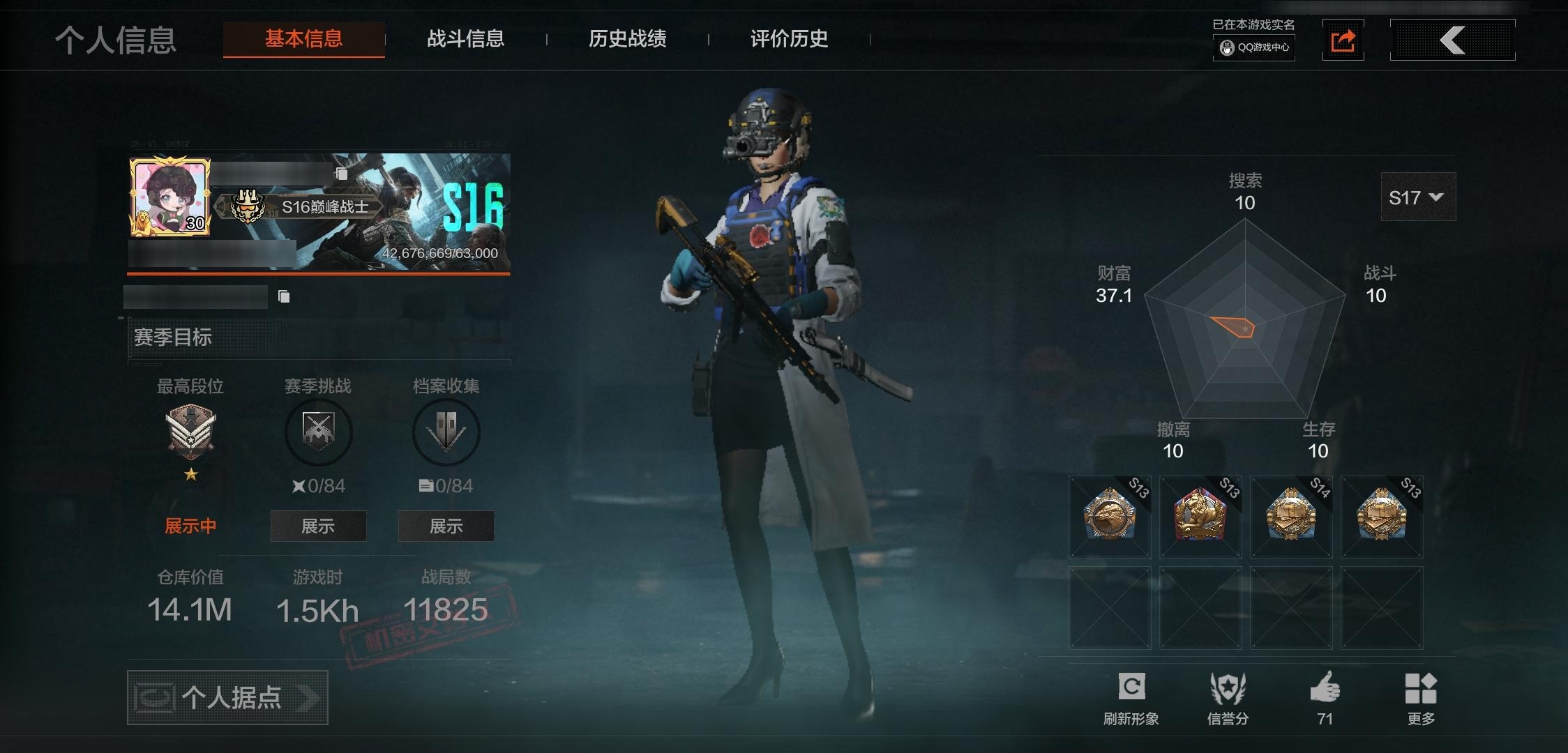
Task: Give a like with the thumbs-up icon
Action: (x=1325, y=688)
